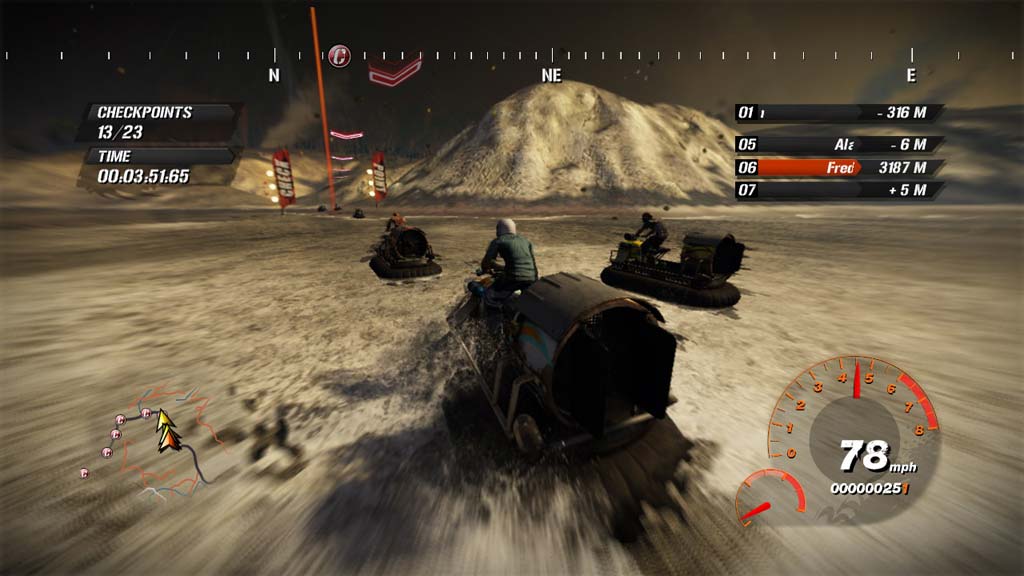1024x576 pixels.
Task: Select Fred's highlighted 06 position row
Action: (840, 168)
